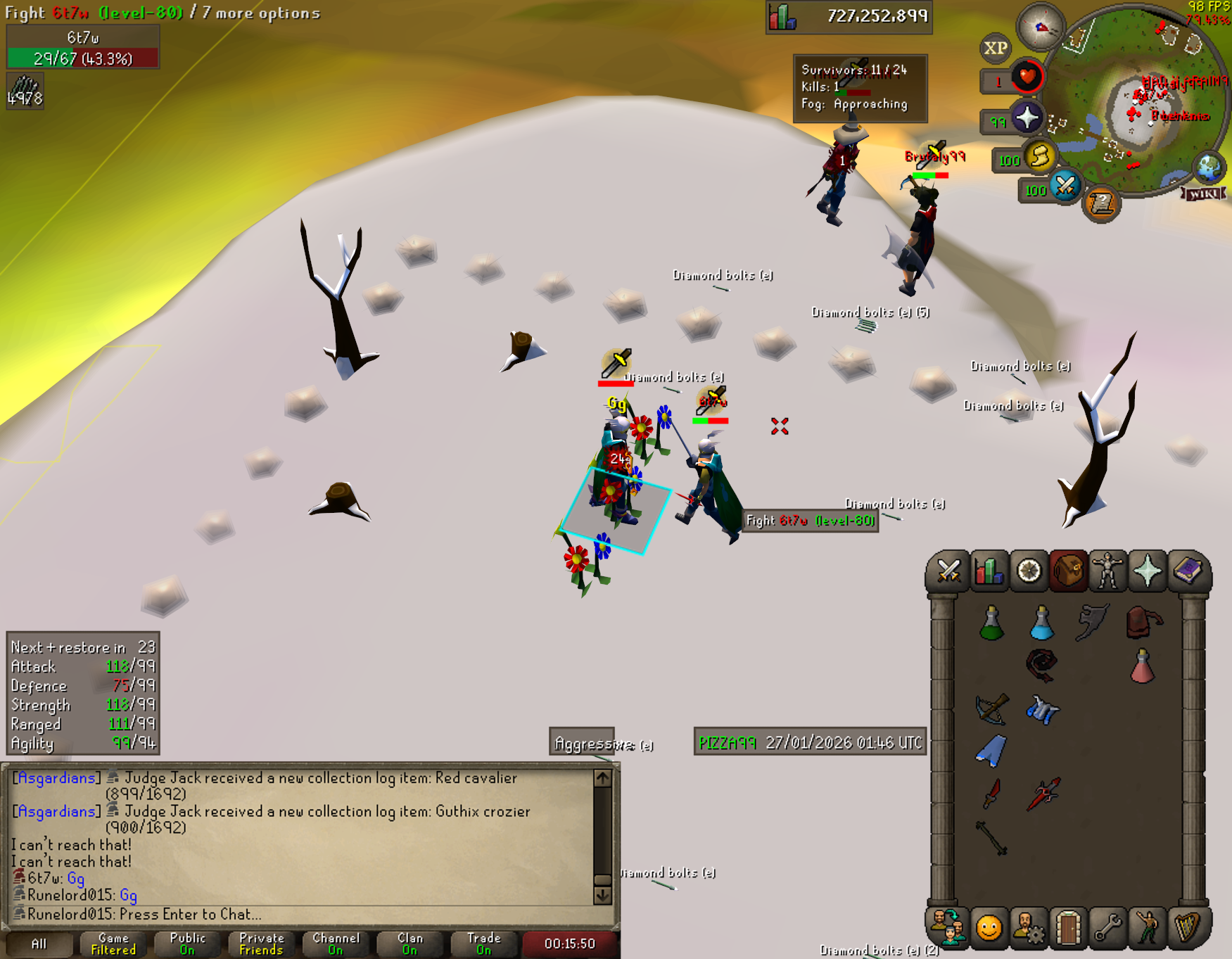Viewport: 1232px width, 959px height.
Task: Switch to the Skills tab
Action: 988,571
